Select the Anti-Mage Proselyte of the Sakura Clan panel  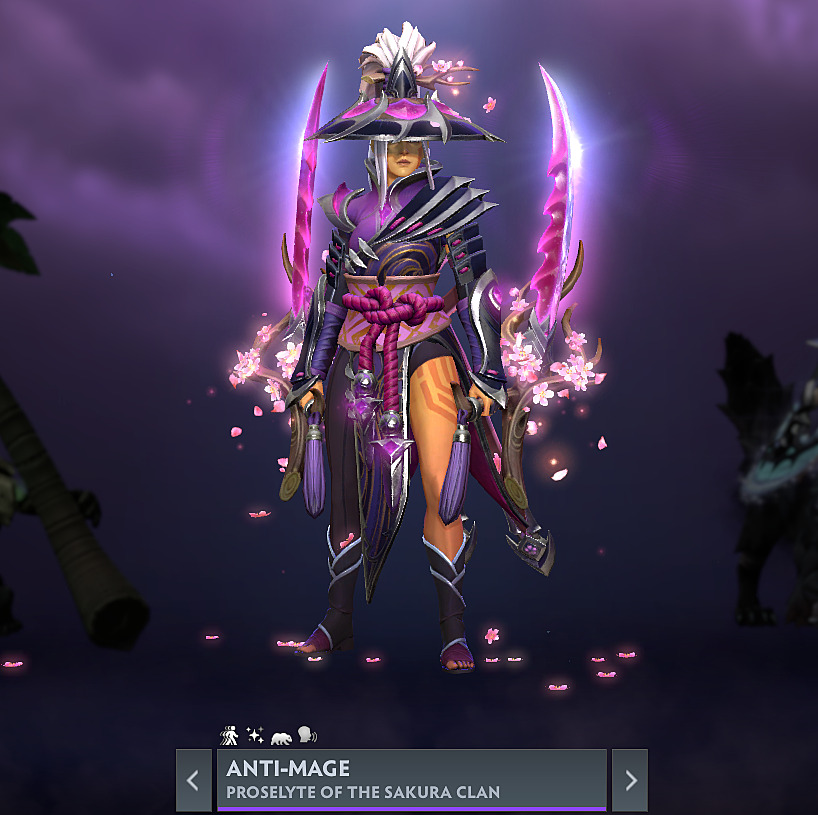[x=411, y=780]
